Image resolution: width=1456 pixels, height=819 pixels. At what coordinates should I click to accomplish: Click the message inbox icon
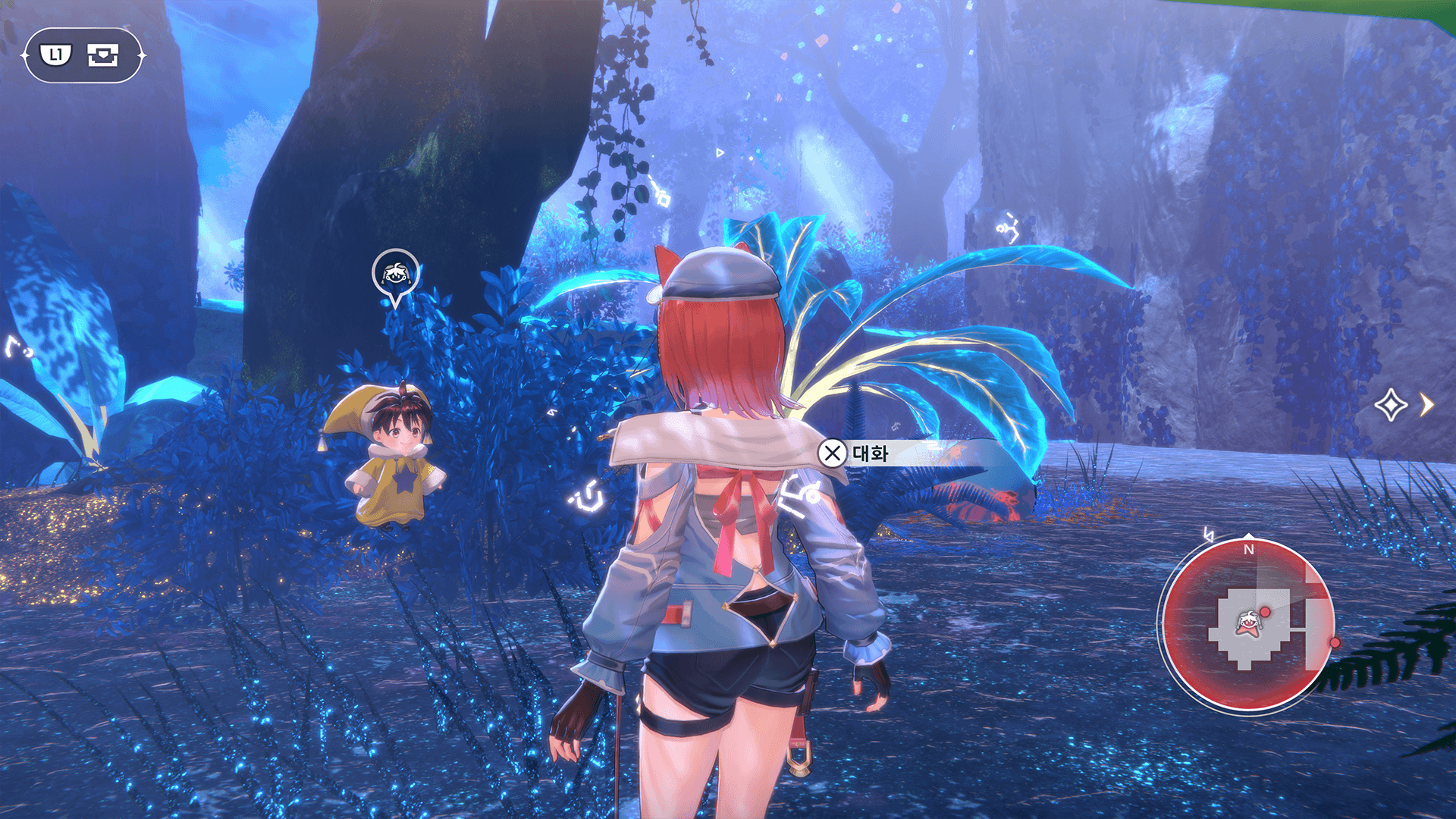[102, 55]
